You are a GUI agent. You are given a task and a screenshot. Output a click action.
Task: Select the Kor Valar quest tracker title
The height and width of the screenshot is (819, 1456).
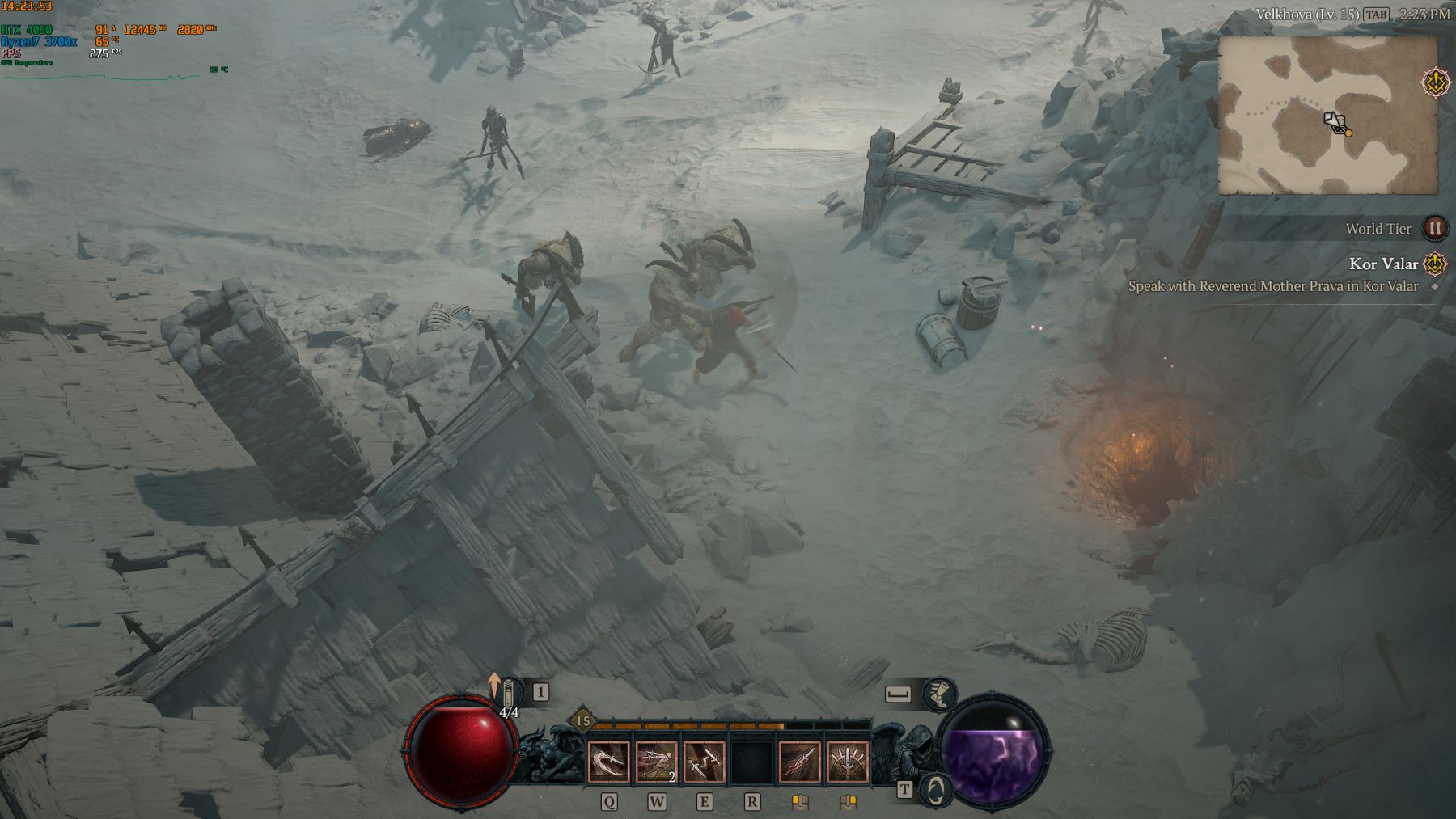click(x=1383, y=264)
